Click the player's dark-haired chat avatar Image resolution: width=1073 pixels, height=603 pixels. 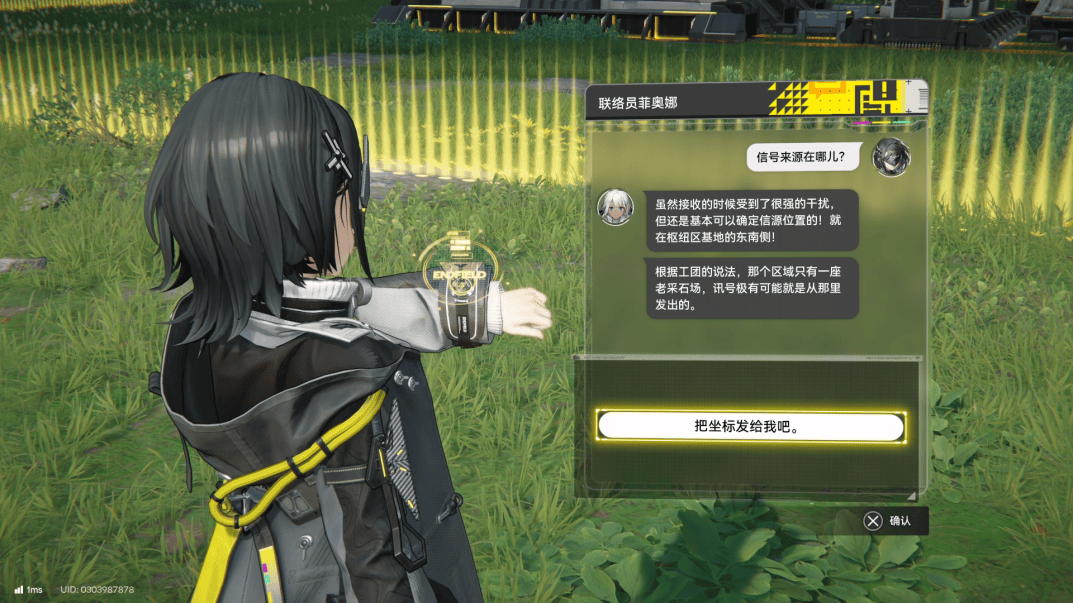pyautogui.click(x=890, y=158)
